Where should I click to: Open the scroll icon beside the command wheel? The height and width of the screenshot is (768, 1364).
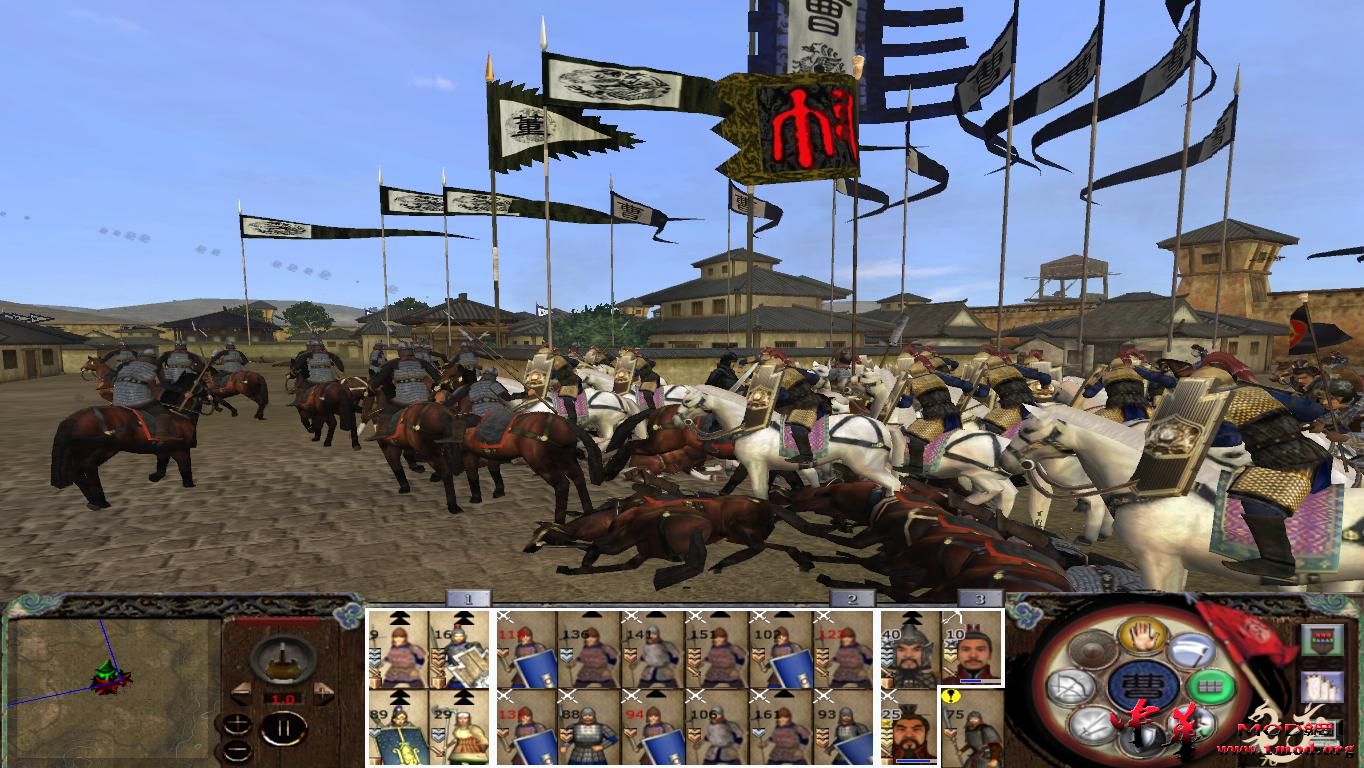point(1322,686)
